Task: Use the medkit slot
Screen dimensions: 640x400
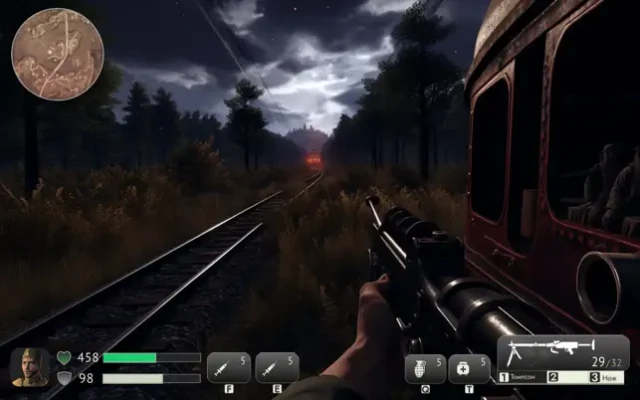Action: [x=469, y=368]
